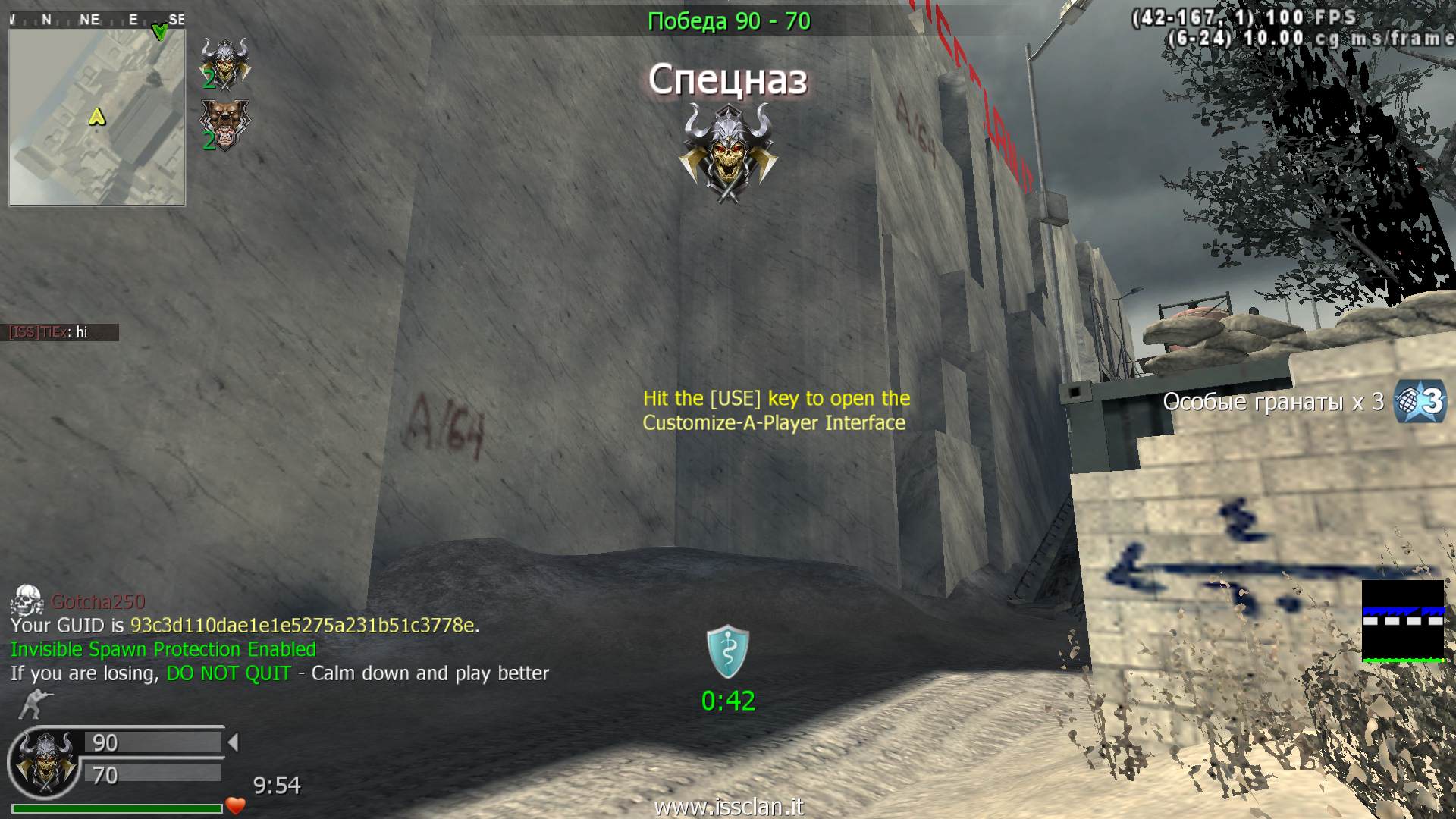Click the lagometer graph box
Image resolution: width=1456 pixels, height=819 pixels.
click(x=1403, y=621)
